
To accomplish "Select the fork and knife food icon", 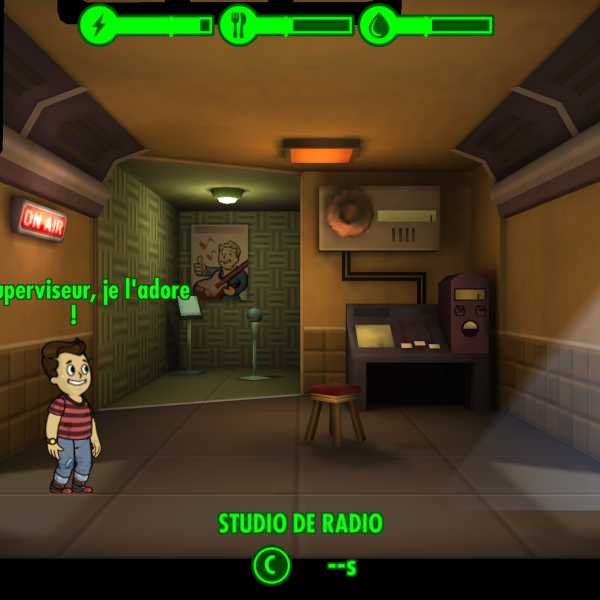I will tap(238, 25).
